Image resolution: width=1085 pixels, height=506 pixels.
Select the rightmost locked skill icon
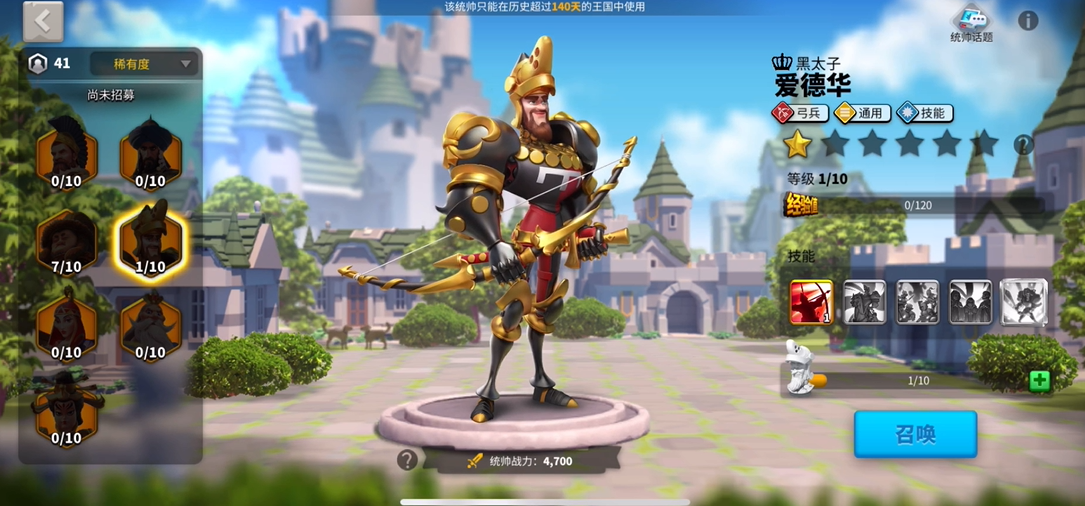(x=1023, y=301)
